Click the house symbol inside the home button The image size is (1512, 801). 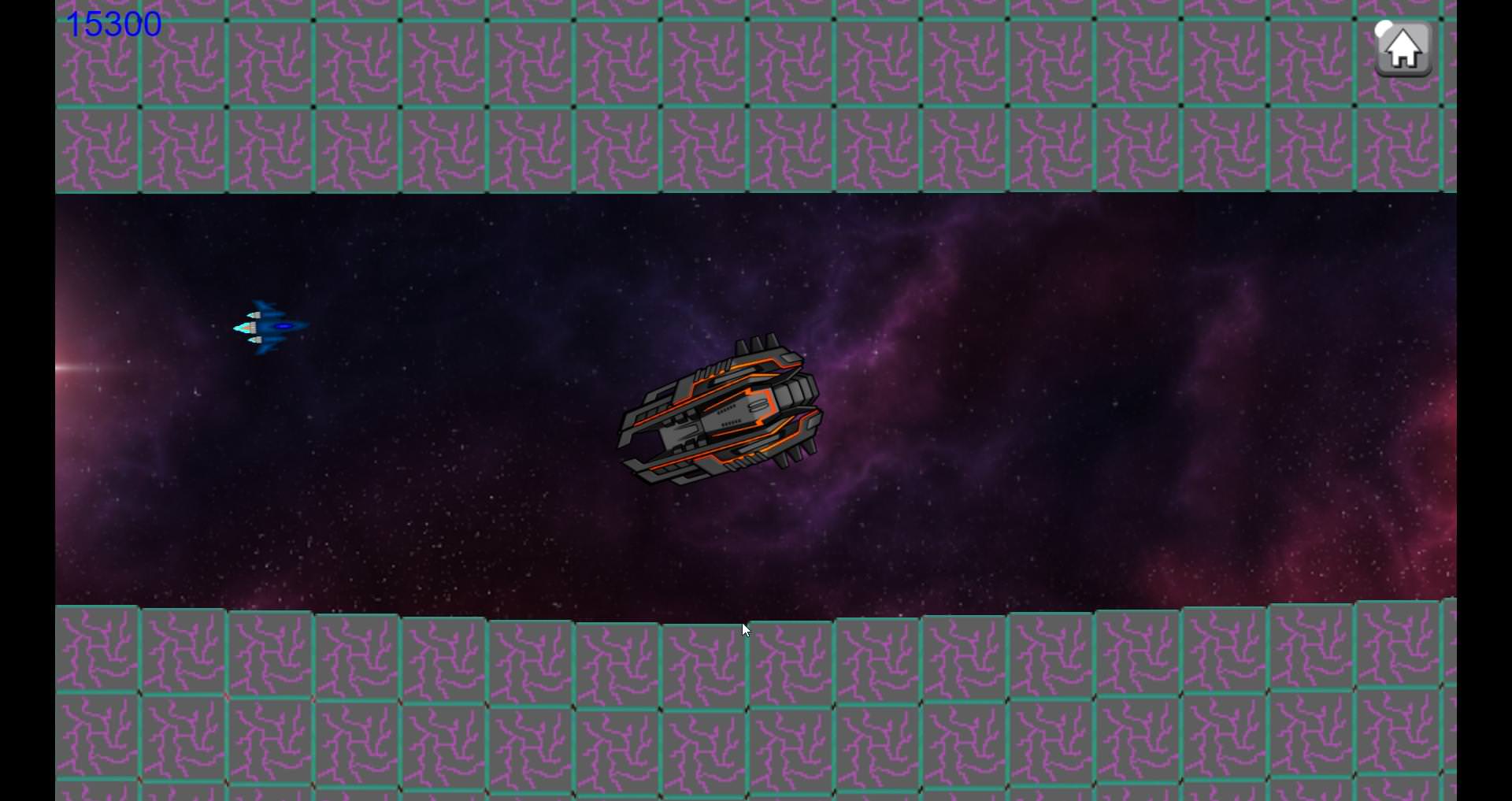tap(1403, 50)
